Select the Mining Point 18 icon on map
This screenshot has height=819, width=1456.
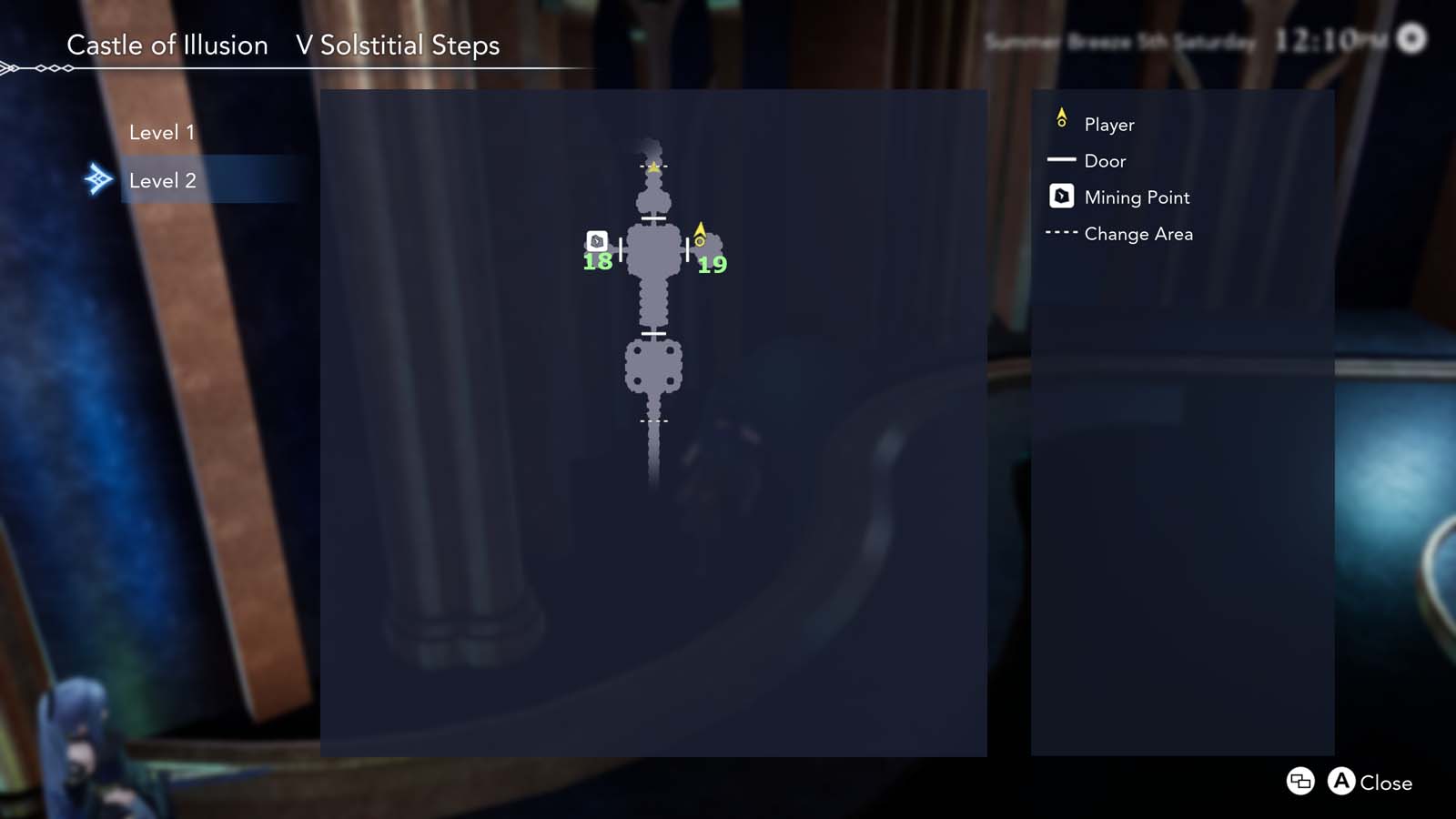(x=596, y=242)
